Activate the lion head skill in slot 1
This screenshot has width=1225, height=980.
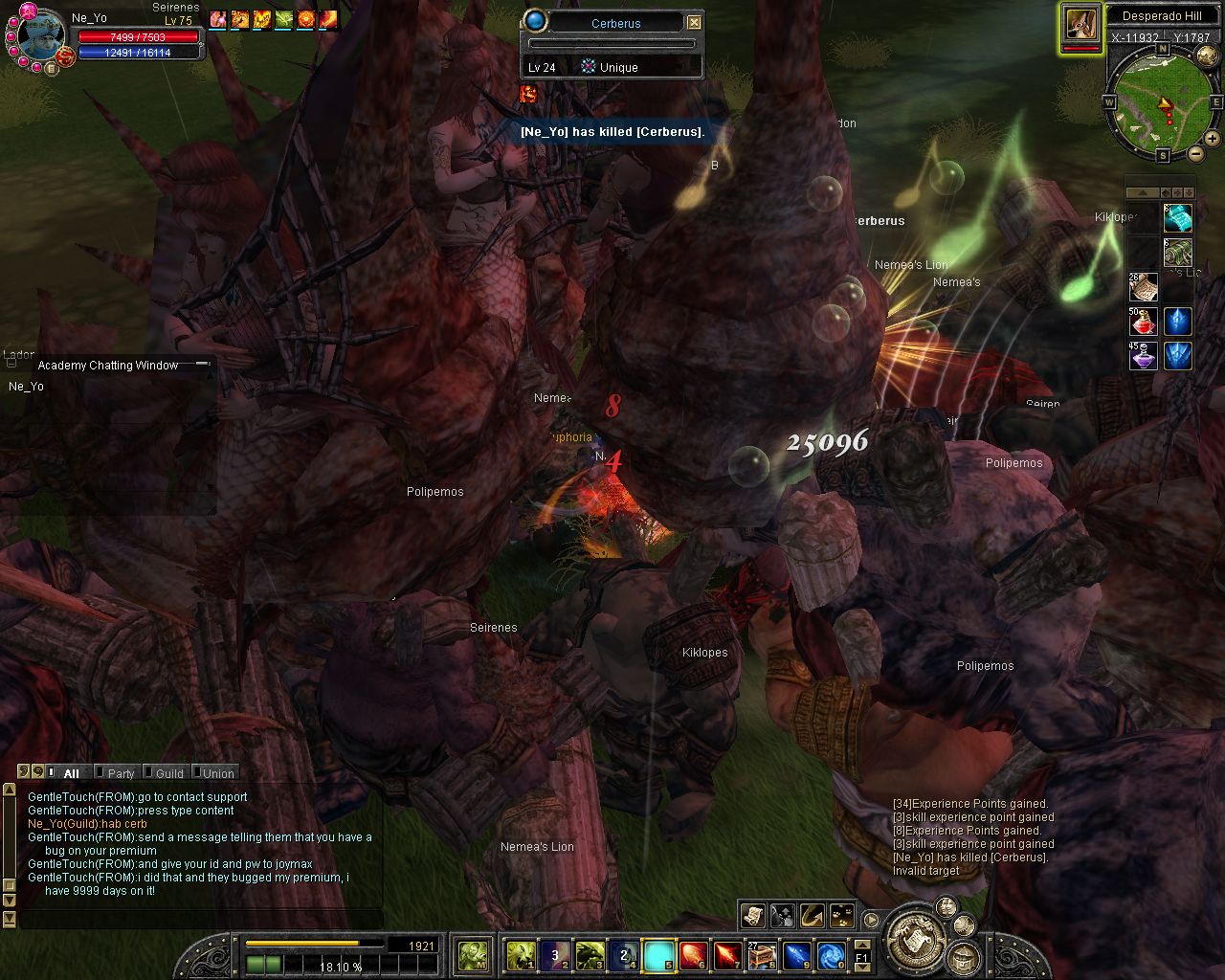click(x=521, y=955)
